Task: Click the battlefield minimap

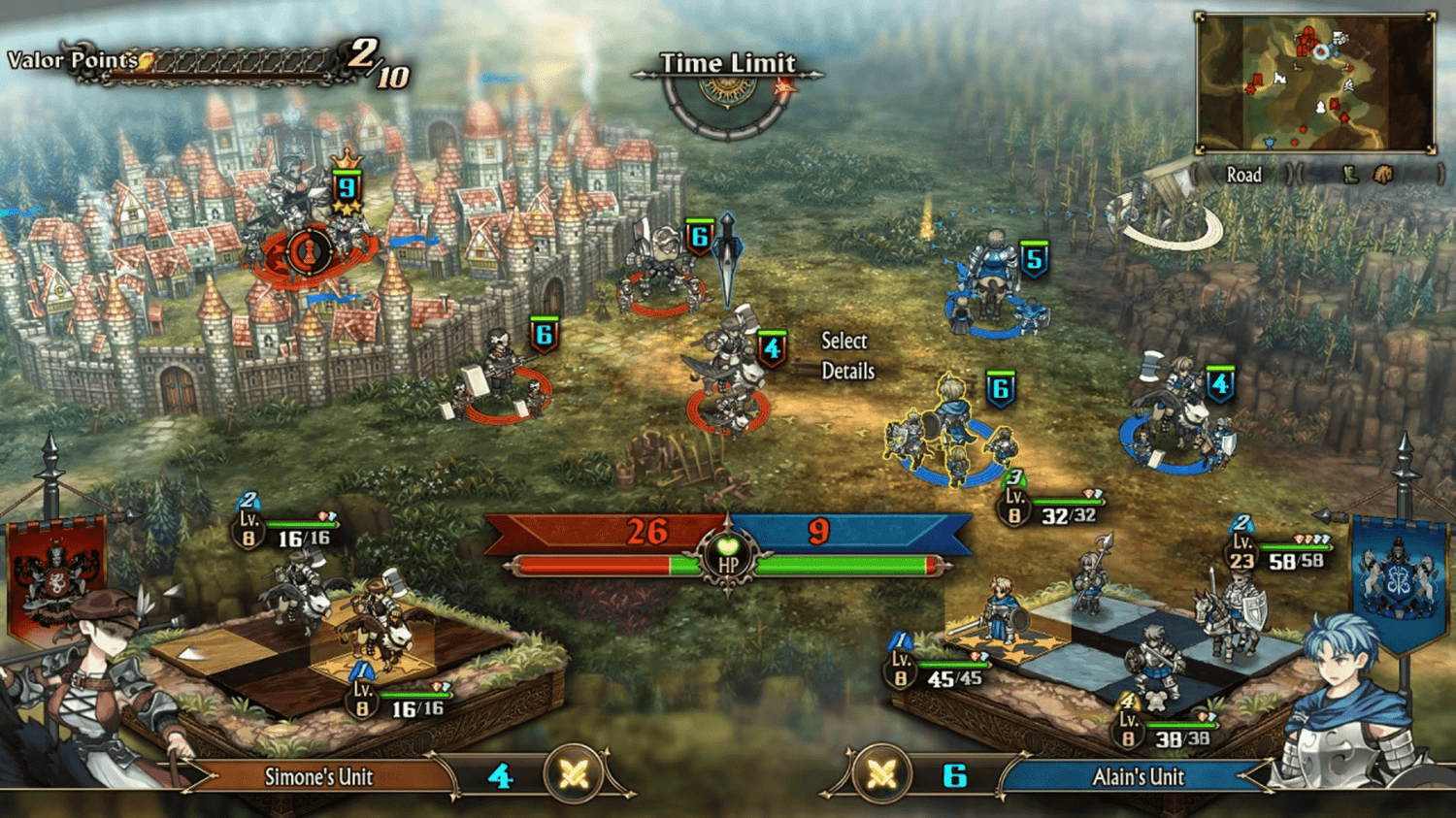Action: [x=1315, y=83]
